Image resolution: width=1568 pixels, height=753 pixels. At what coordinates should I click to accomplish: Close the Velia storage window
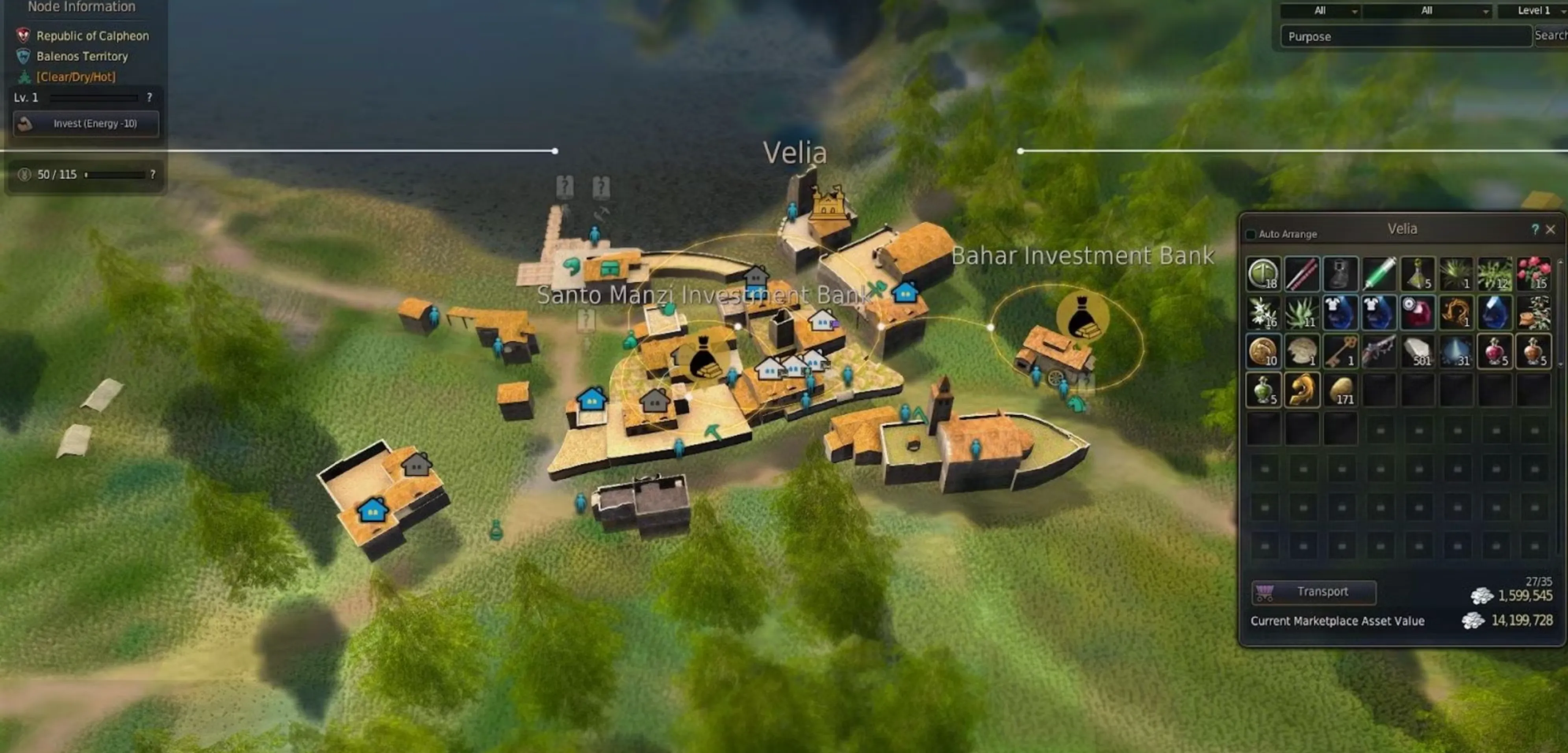click(1550, 230)
